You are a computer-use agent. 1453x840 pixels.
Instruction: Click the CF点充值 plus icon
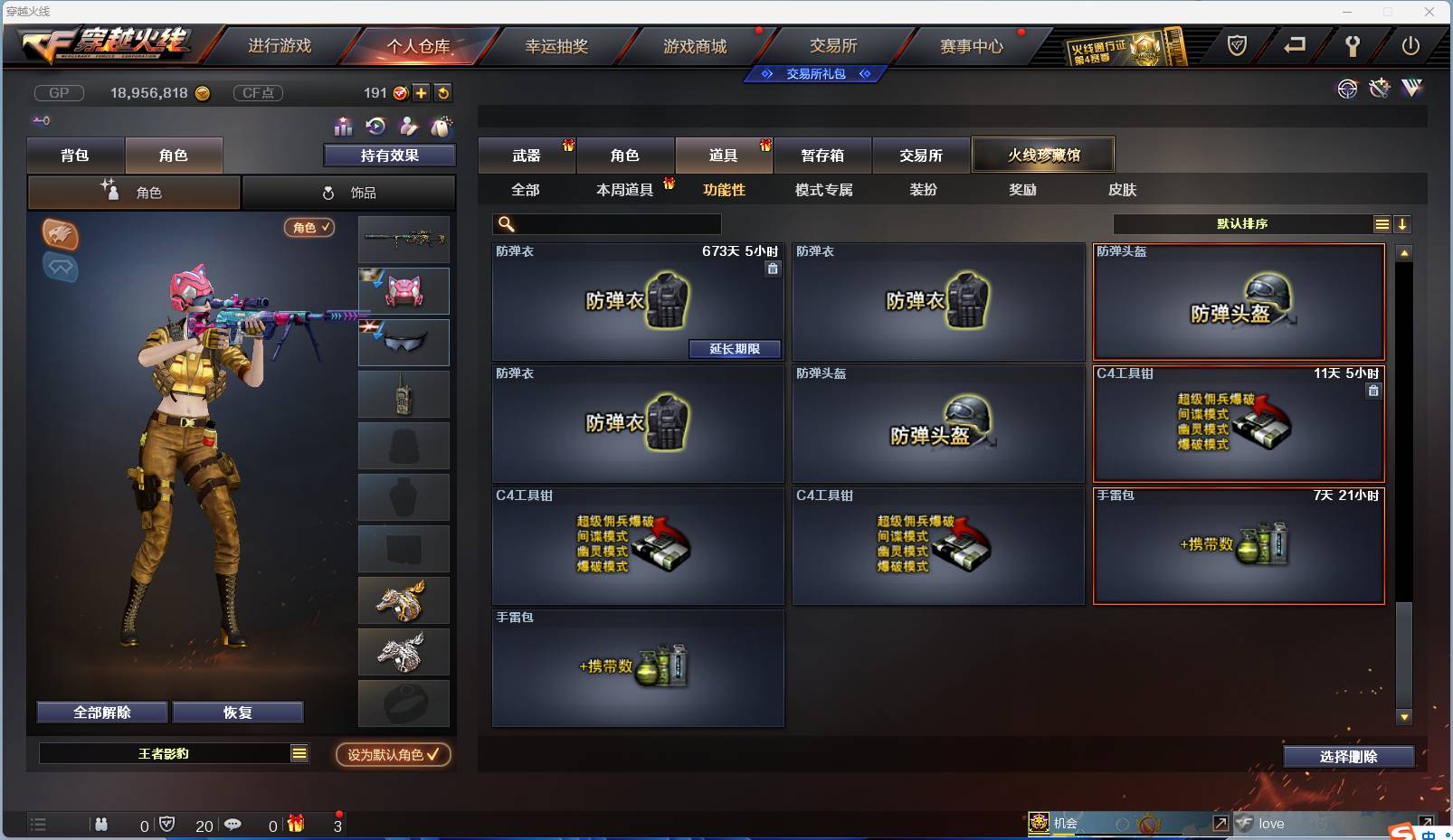(420, 93)
